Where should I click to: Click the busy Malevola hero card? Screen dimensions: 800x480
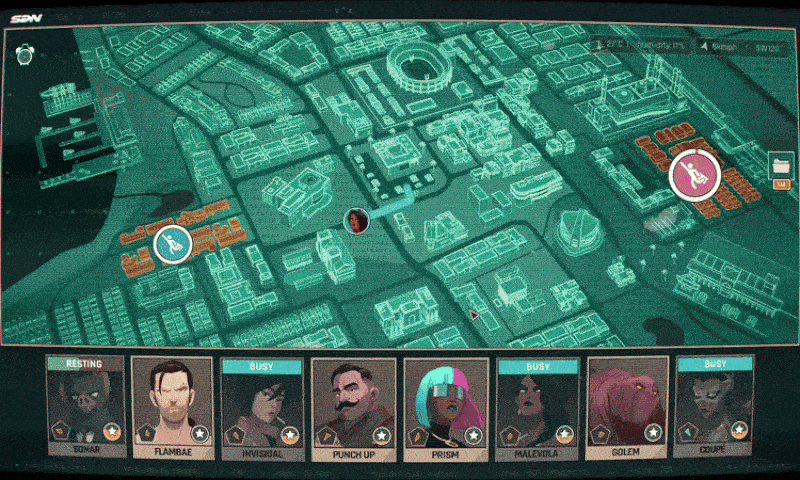(x=537, y=406)
